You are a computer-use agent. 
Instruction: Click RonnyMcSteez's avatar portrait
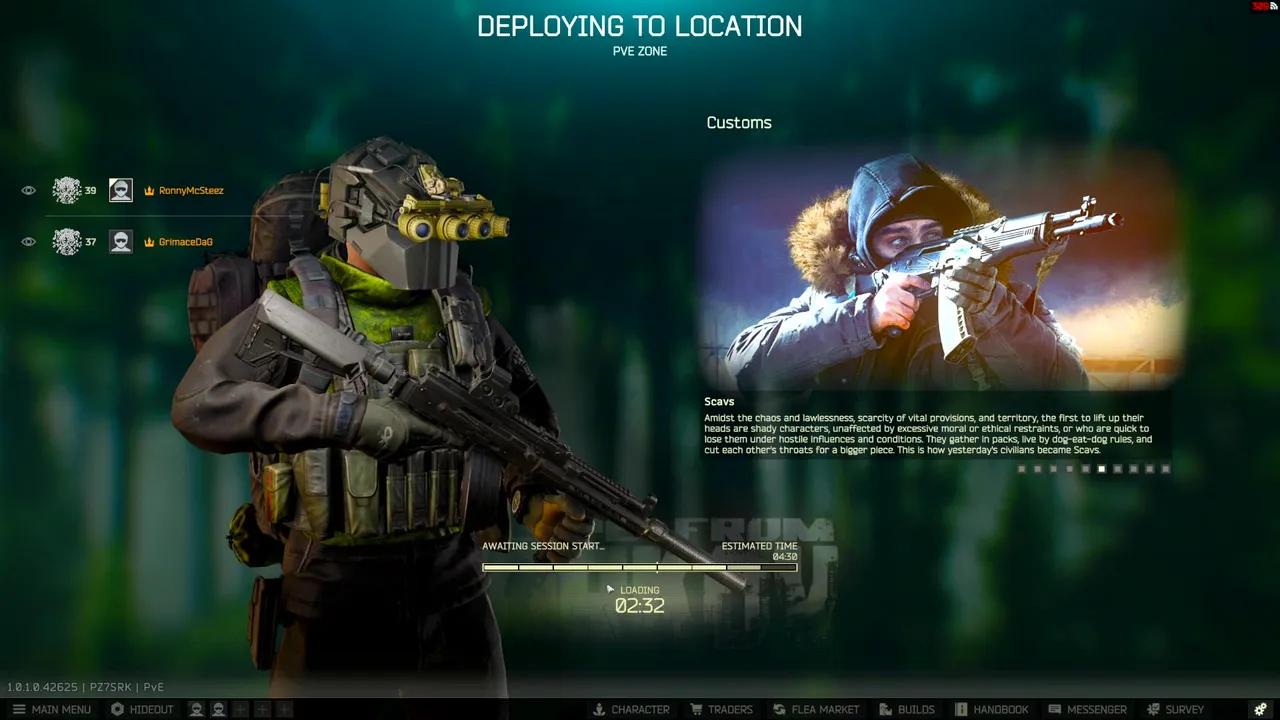120,189
